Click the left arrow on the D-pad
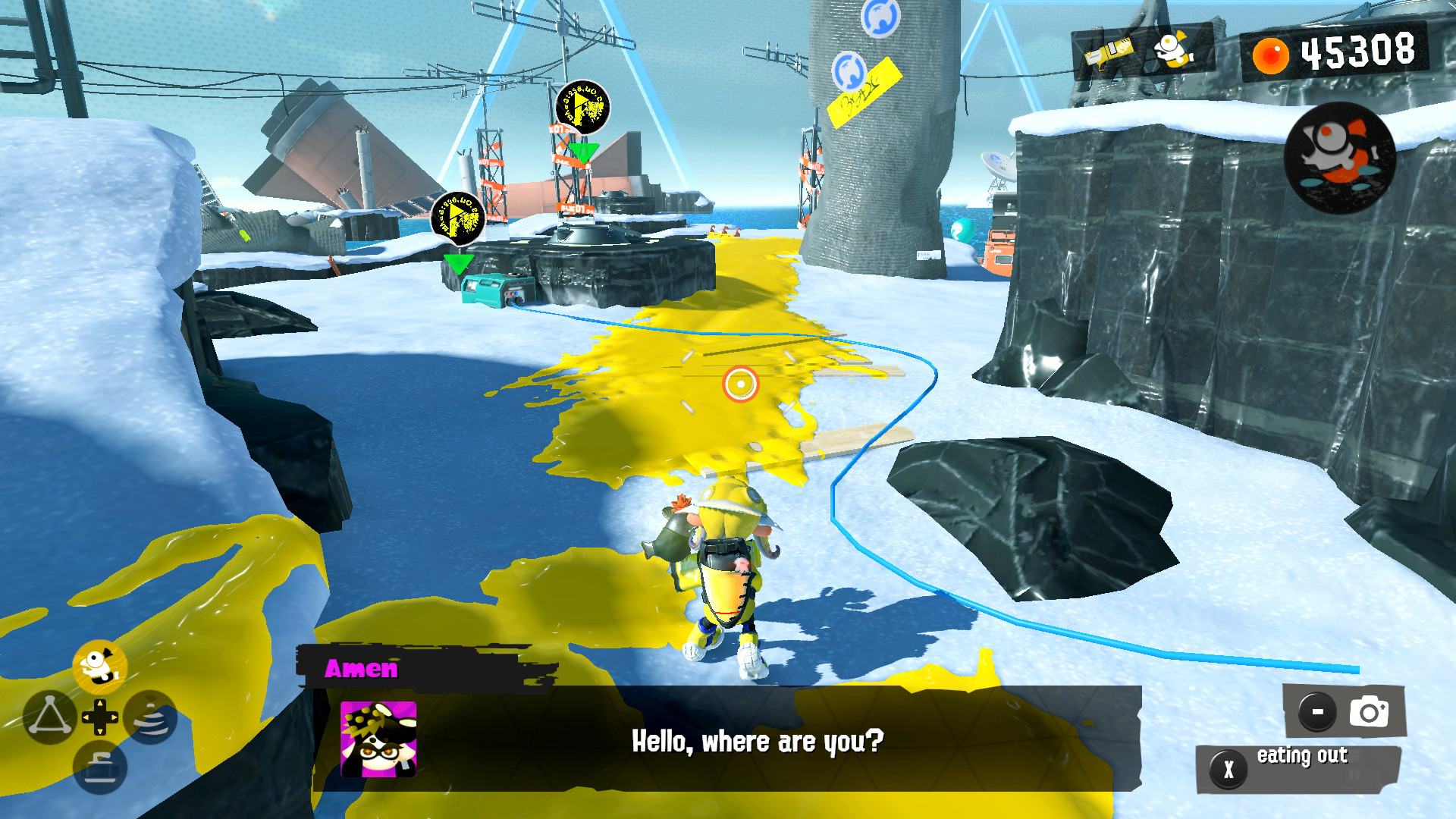Viewport: 1456px width, 819px height. click(86, 717)
